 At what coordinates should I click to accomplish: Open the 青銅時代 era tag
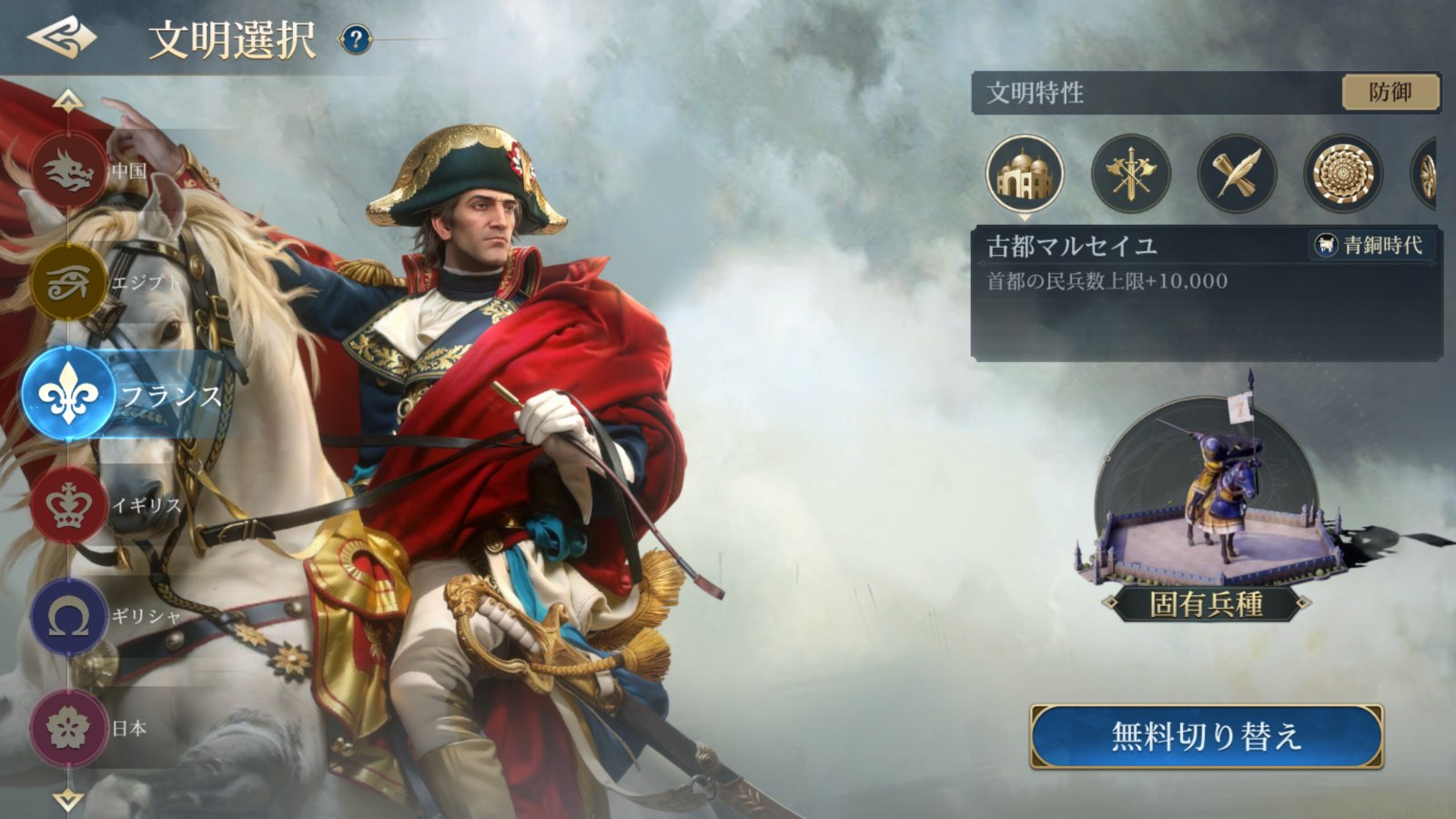pos(1372,245)
